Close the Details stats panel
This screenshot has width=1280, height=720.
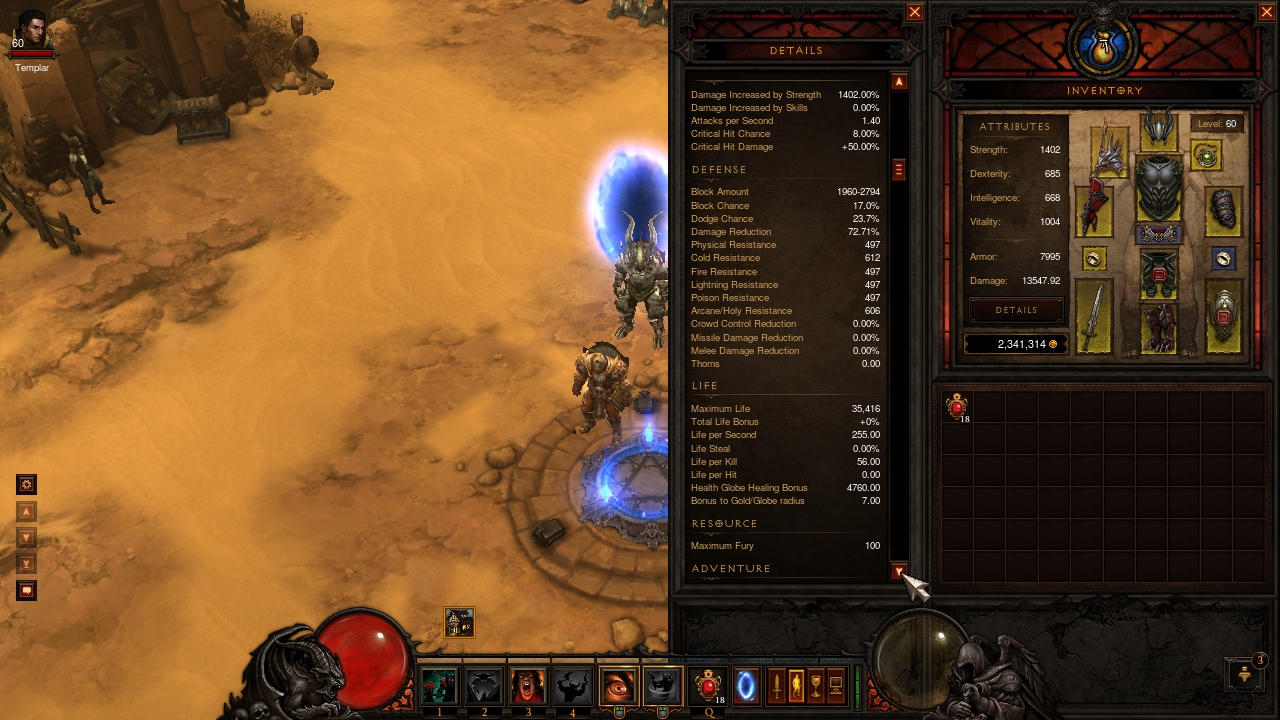pos(914,12)
